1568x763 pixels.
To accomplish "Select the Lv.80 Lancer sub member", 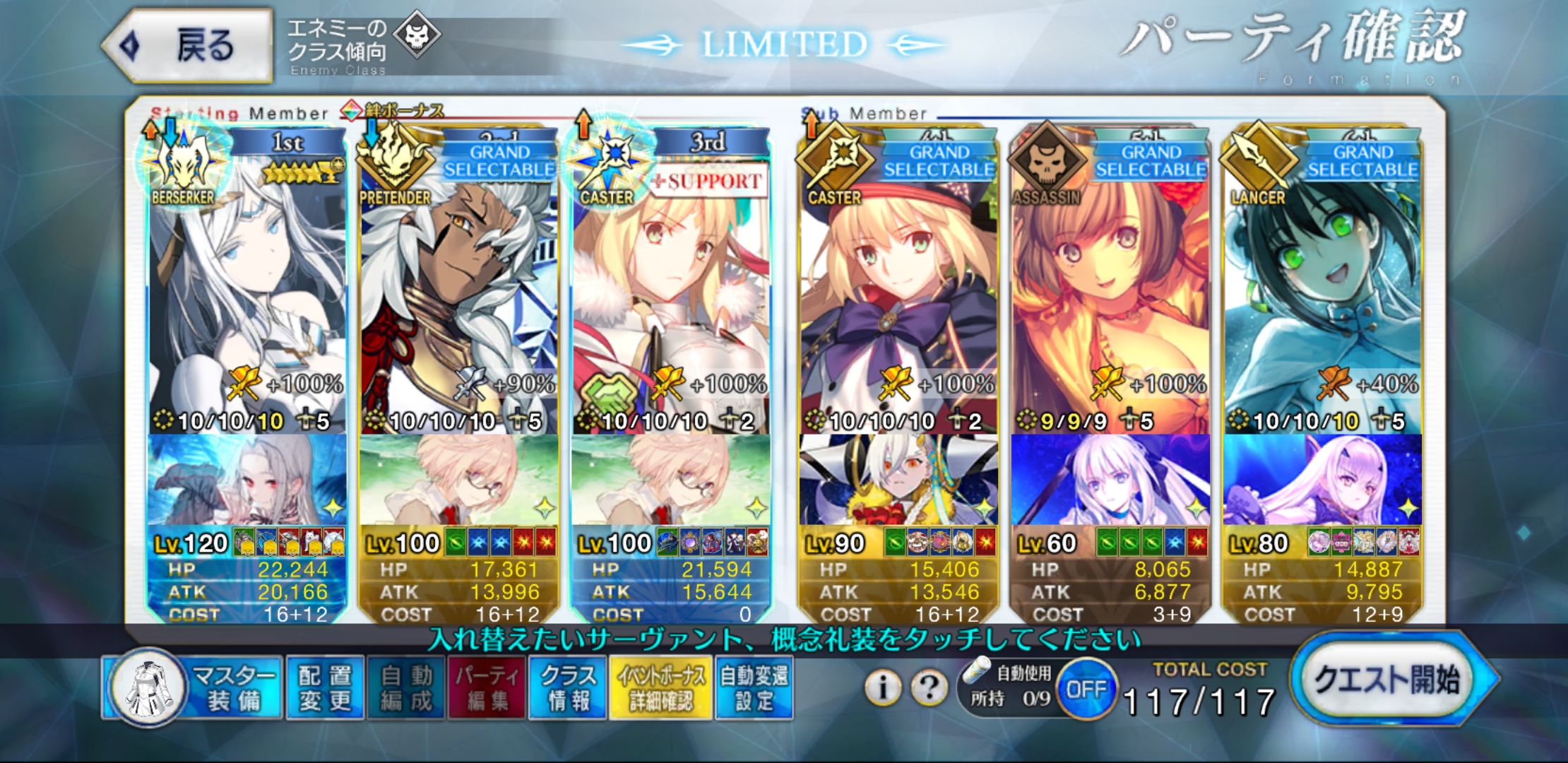I will tap(1322, 297).
